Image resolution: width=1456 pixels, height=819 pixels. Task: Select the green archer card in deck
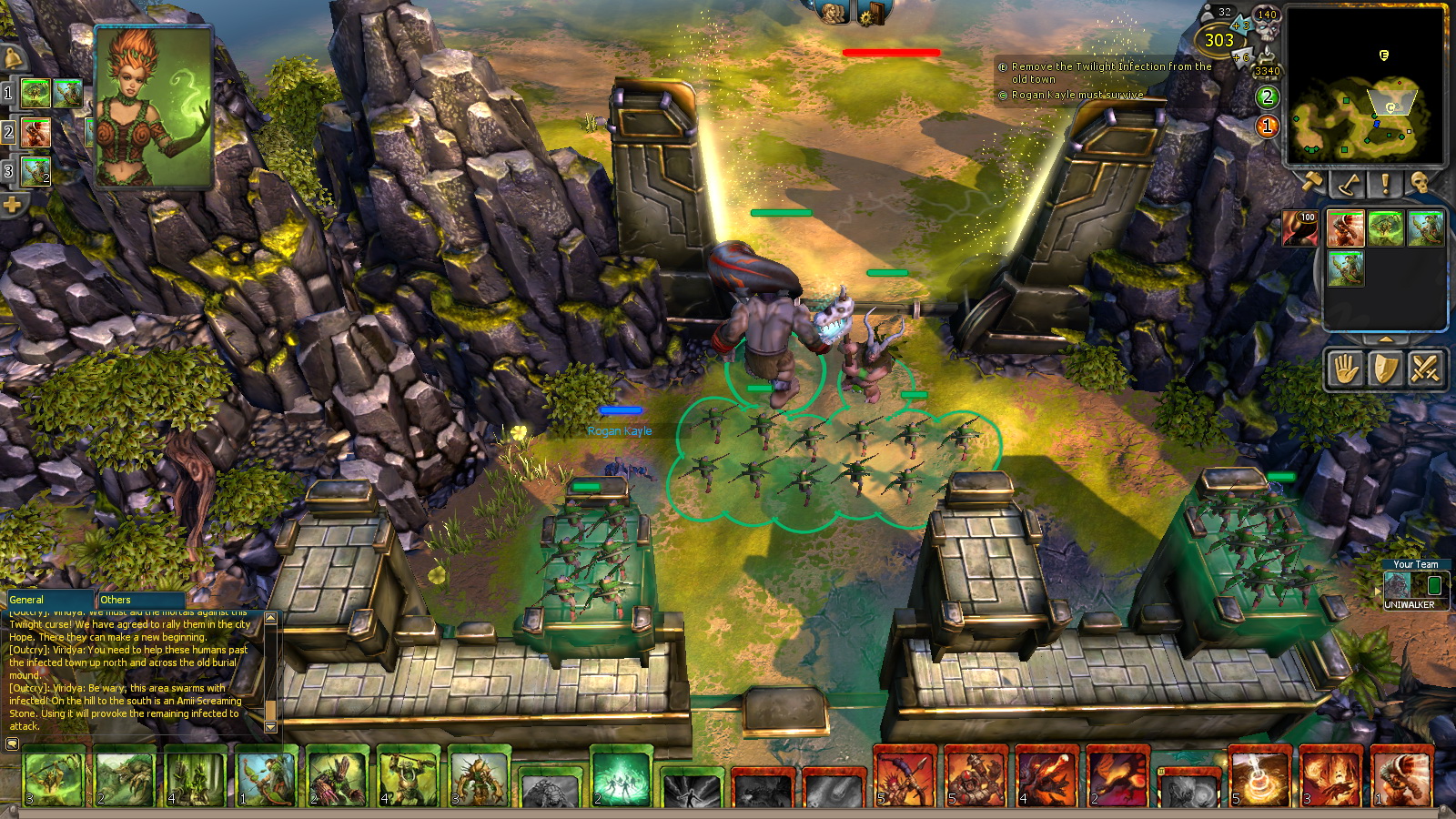coord(266,778)
